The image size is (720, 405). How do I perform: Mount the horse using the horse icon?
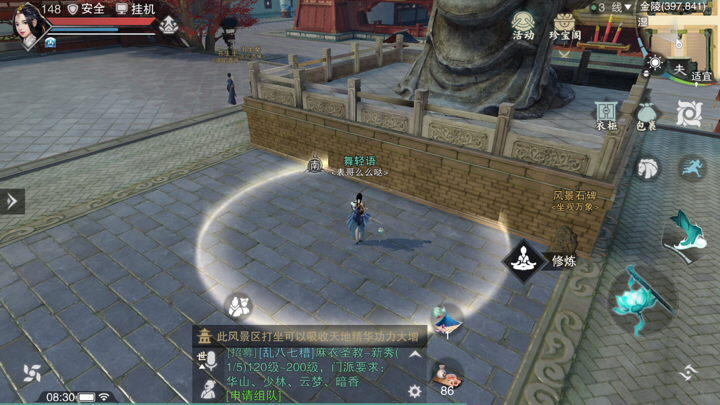click(x=648, y=167)
